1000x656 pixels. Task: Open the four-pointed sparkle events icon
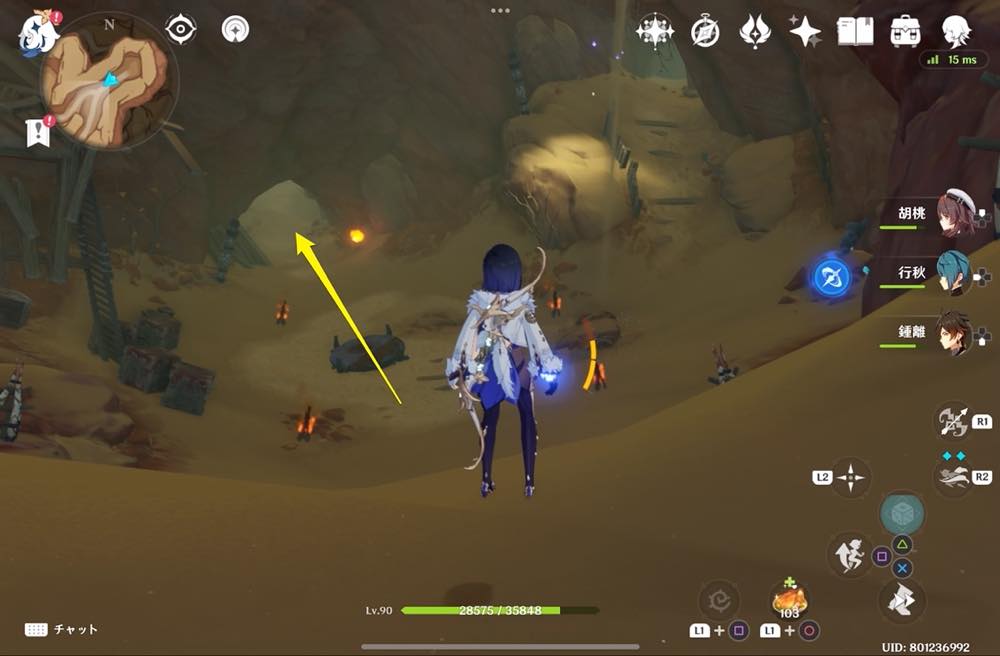coord(805,32)
